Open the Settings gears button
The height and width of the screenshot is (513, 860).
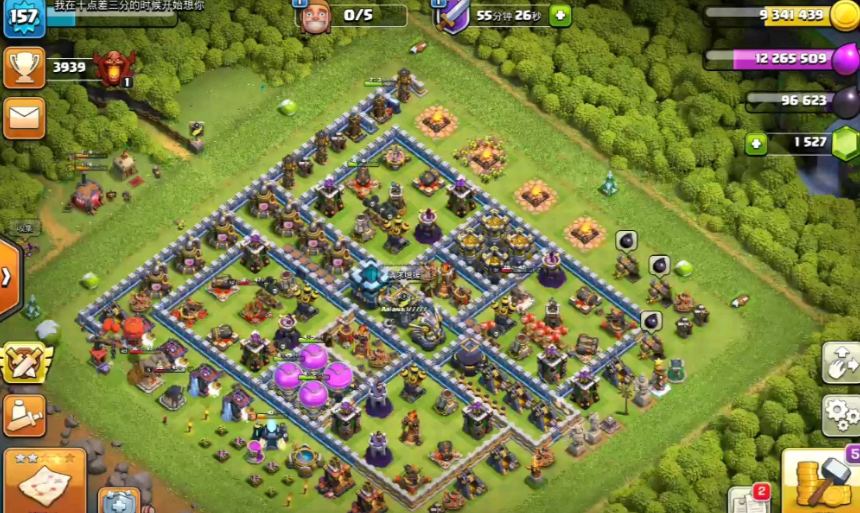coord(841,414)
